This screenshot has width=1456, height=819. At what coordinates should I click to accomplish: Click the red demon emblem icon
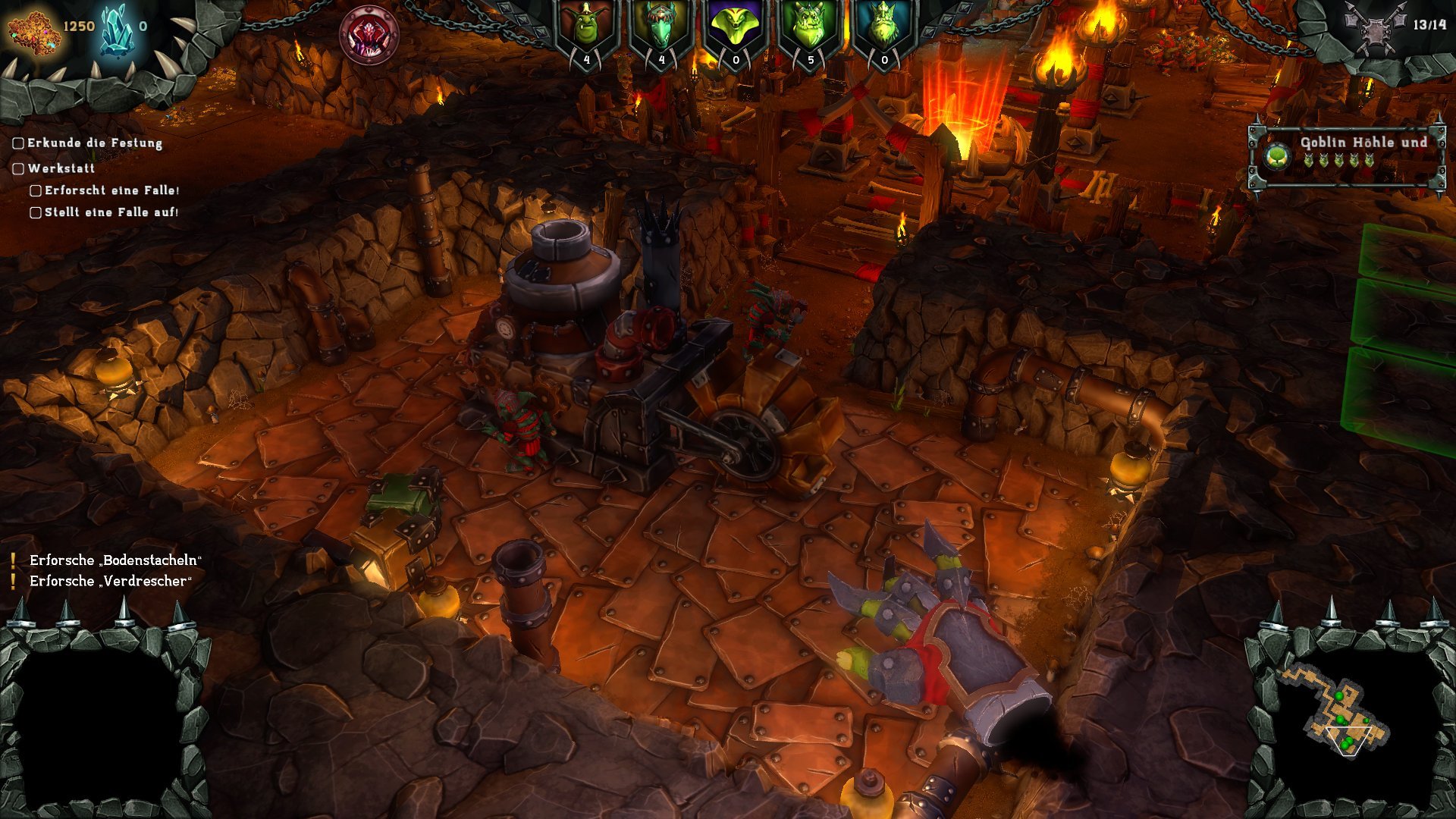click(369, 36)
